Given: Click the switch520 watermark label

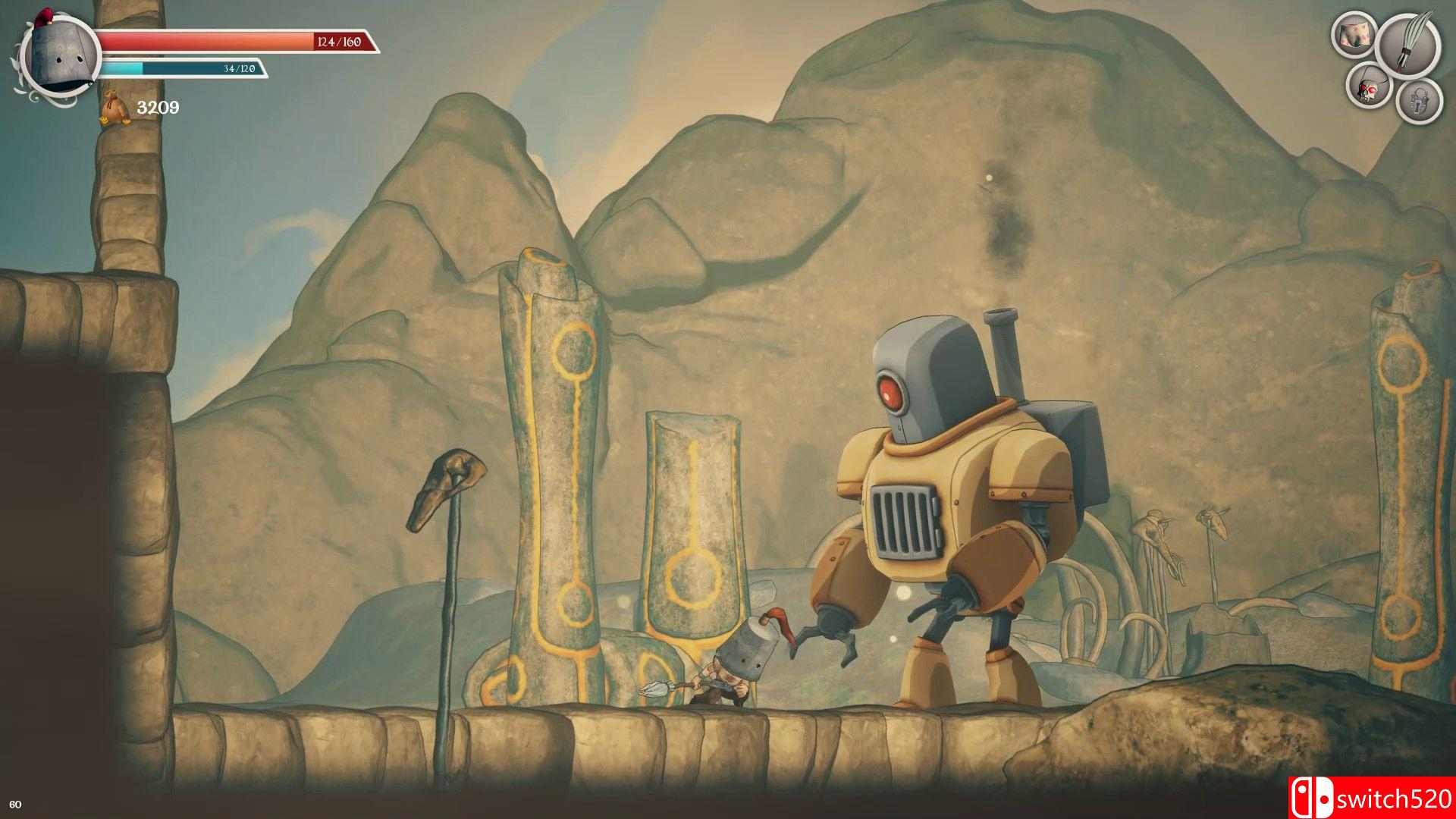Looking at the screenshot, I should coord(1394,797).
